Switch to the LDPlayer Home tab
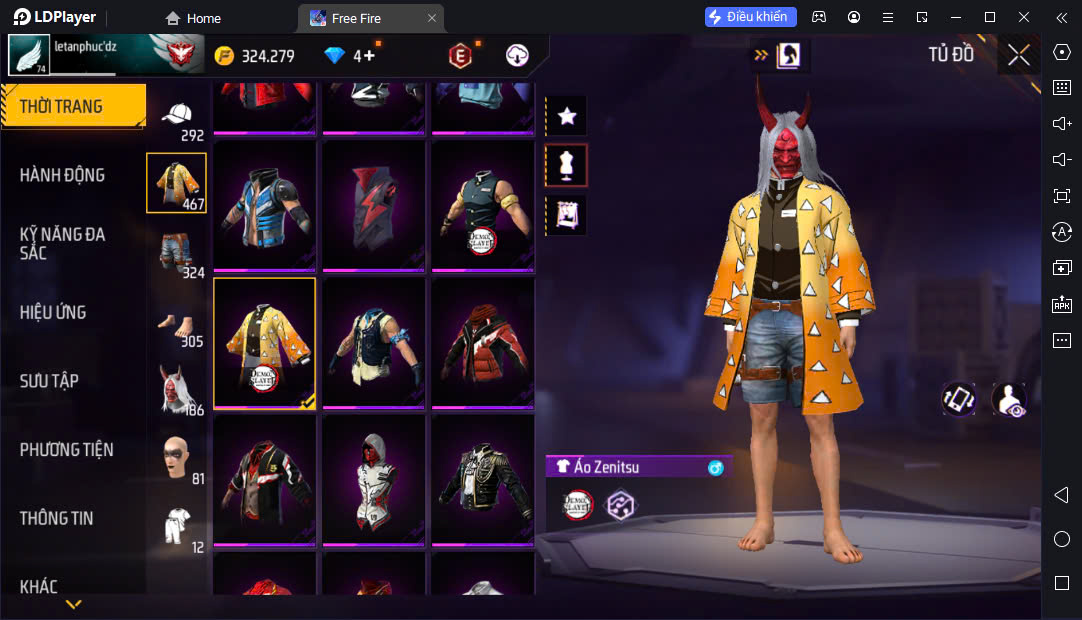The image size is (1082, 620). 193,18
